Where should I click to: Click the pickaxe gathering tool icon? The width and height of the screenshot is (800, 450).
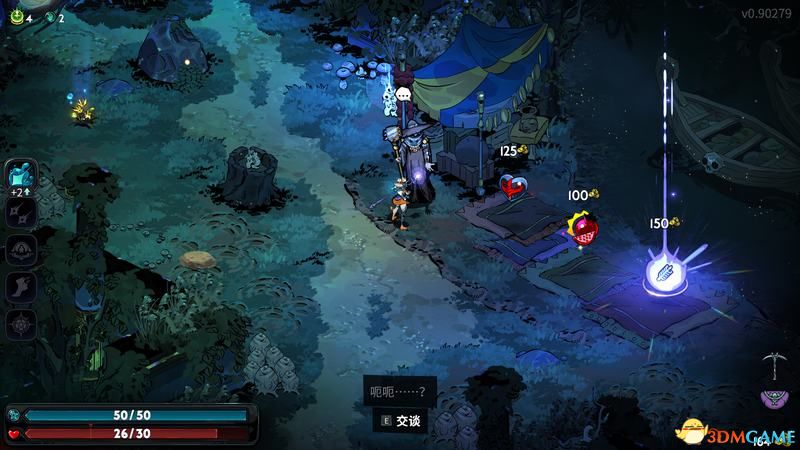(769, 360)
